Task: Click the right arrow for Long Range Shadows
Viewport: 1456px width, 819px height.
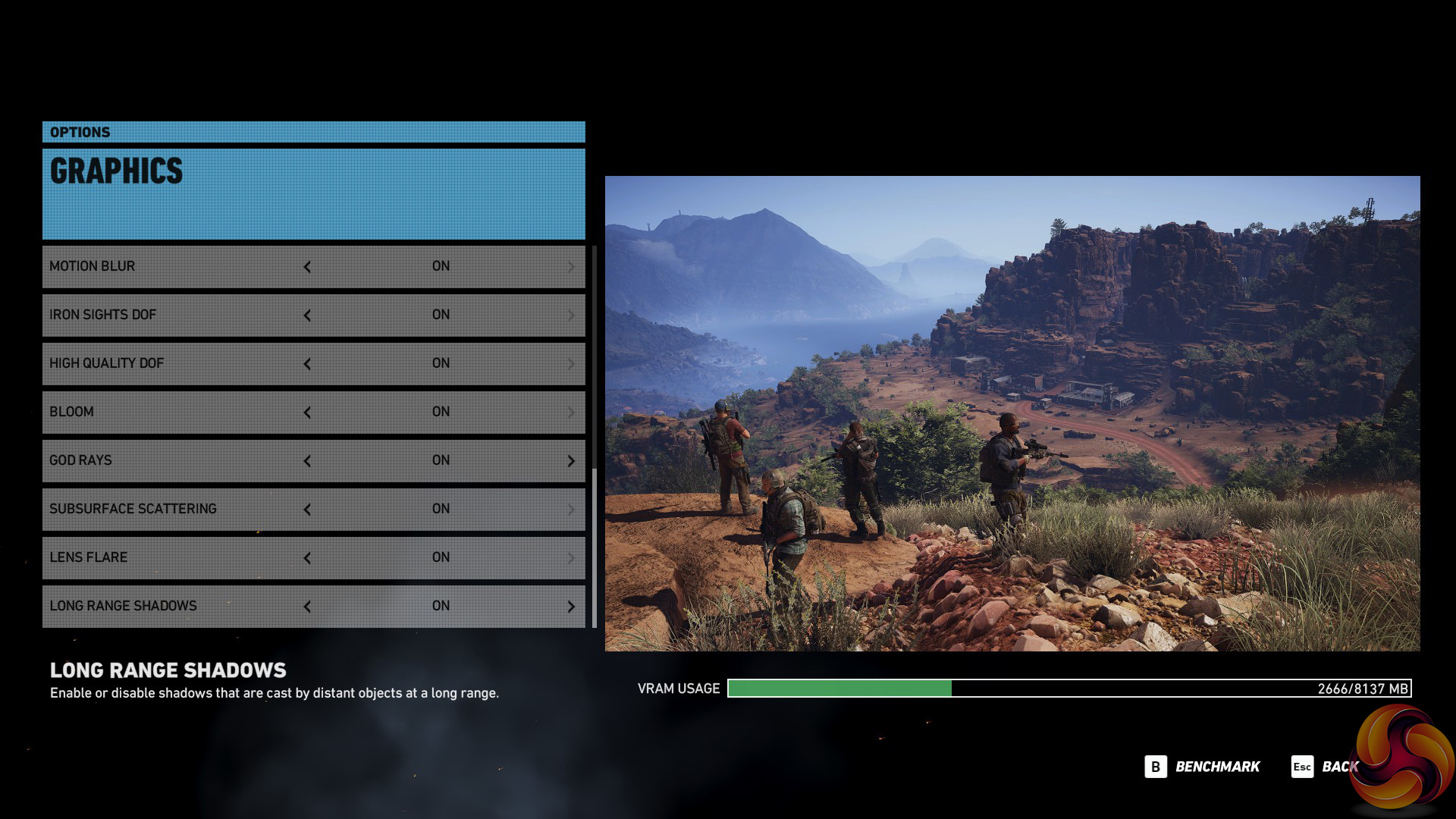Action: coord(571,607)
